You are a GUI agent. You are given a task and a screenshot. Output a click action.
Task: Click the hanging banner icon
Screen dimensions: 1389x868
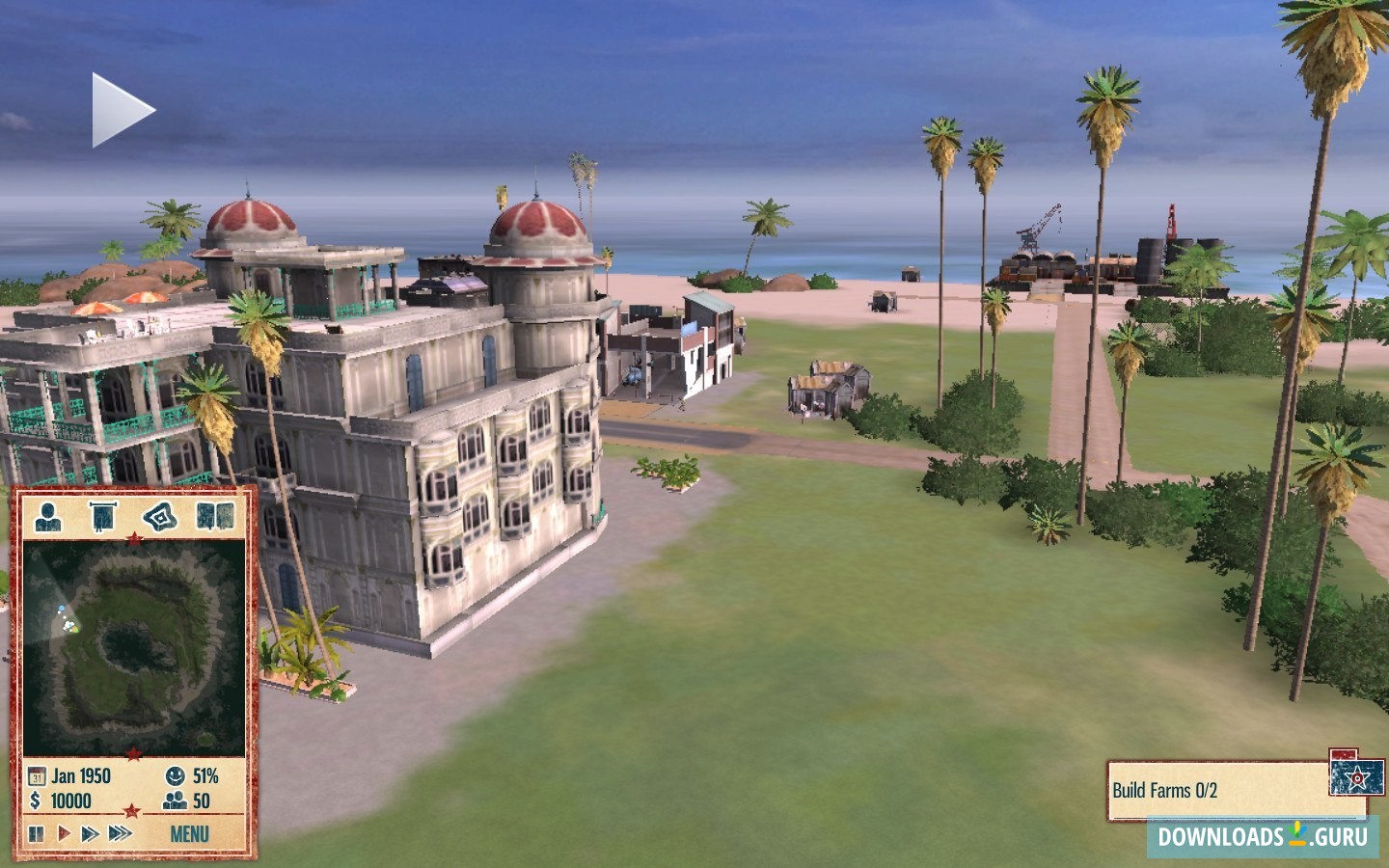[x=102, y=517]
